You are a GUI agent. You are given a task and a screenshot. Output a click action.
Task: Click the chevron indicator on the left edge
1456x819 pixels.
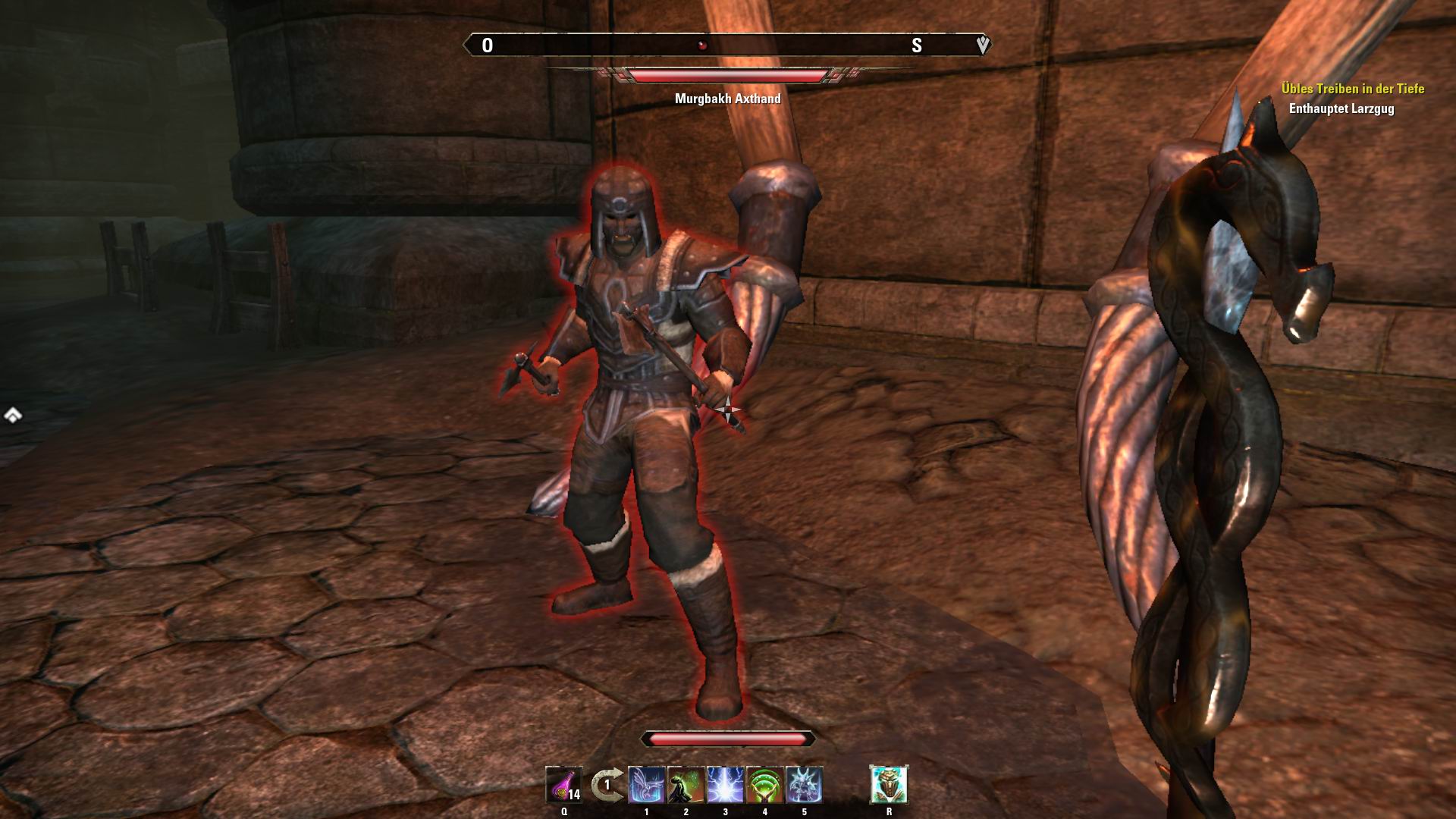click(11, 416)
